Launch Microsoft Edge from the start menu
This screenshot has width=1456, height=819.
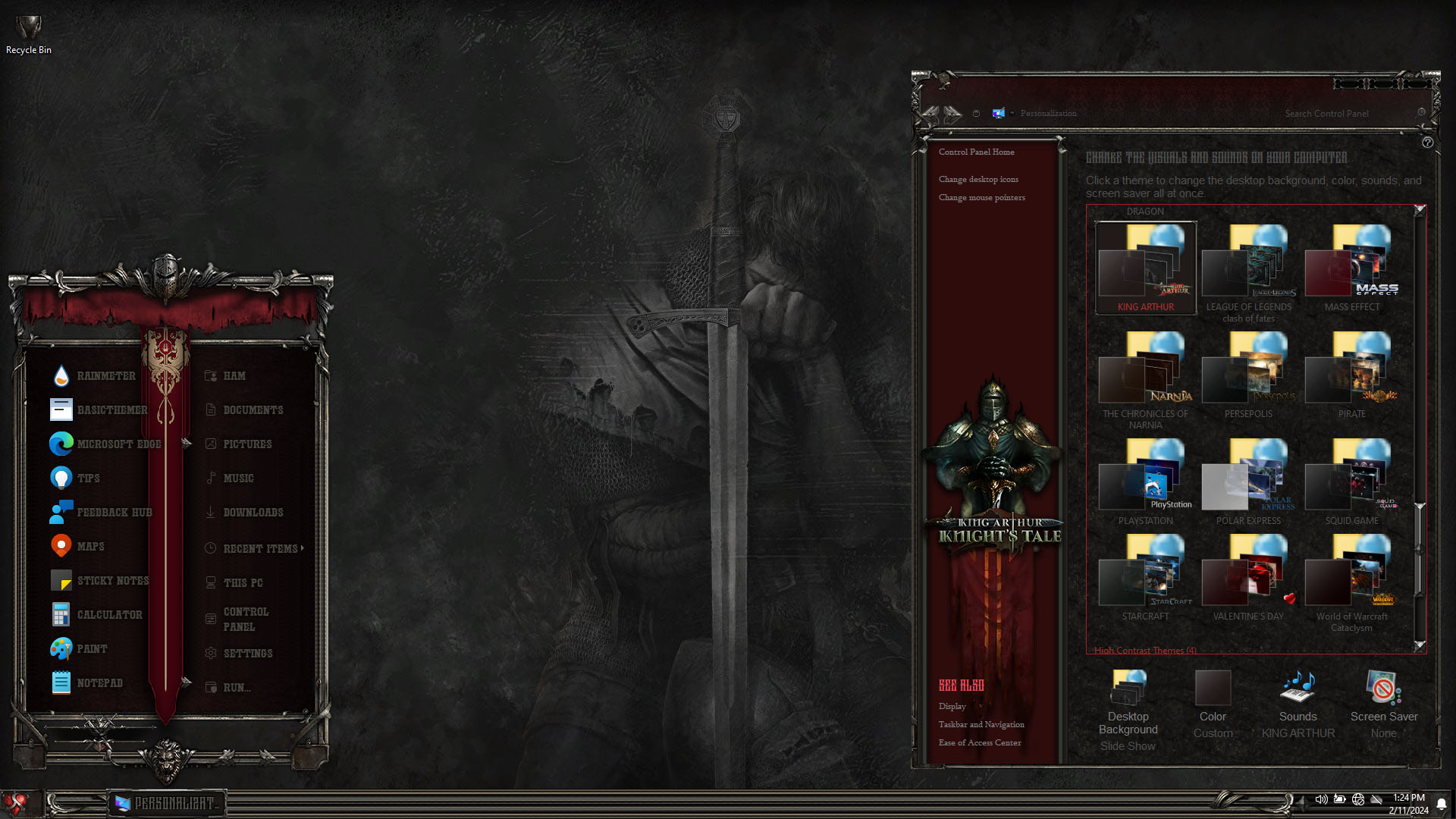[x=118, y=444]
